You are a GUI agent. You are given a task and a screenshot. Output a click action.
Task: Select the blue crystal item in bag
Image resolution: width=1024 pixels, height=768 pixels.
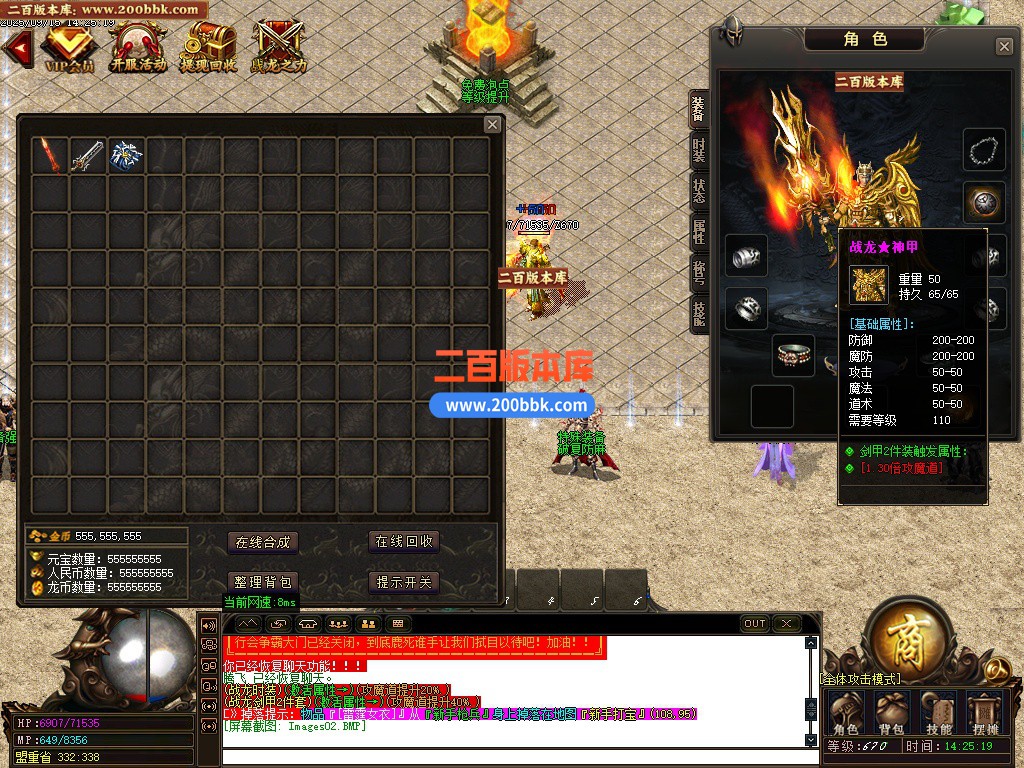point(125,156)
